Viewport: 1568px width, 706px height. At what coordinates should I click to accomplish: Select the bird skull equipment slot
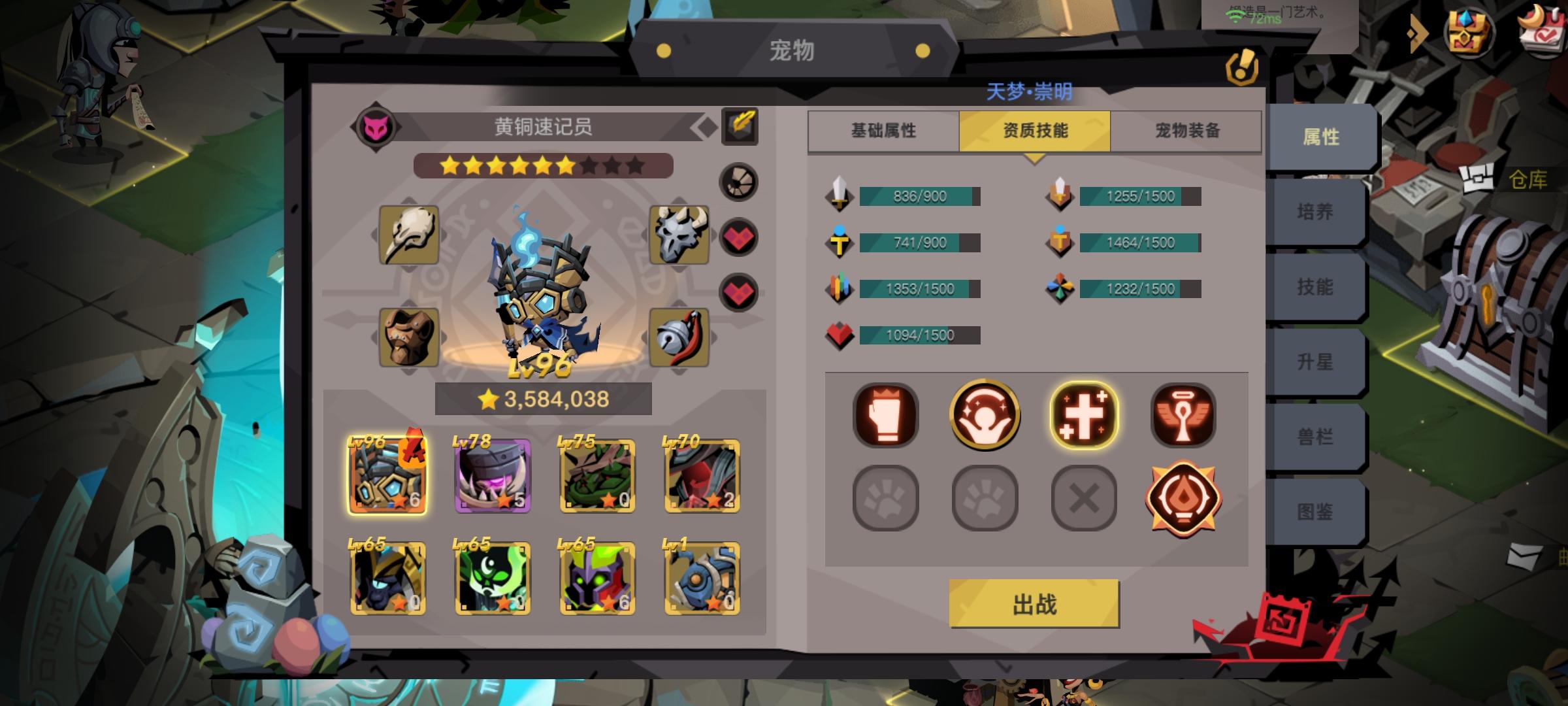410,237
